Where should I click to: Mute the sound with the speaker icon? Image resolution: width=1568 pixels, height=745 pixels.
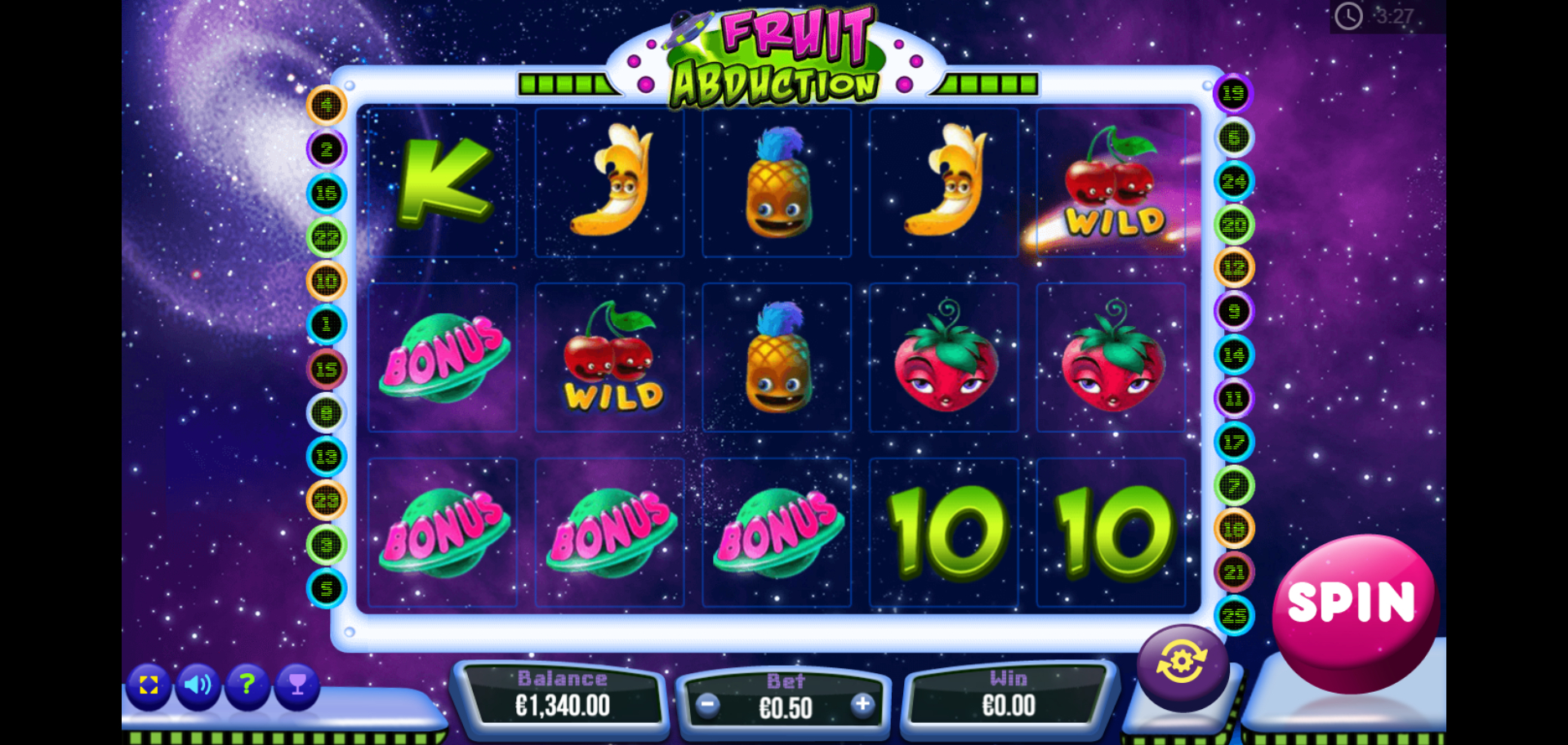198,685
